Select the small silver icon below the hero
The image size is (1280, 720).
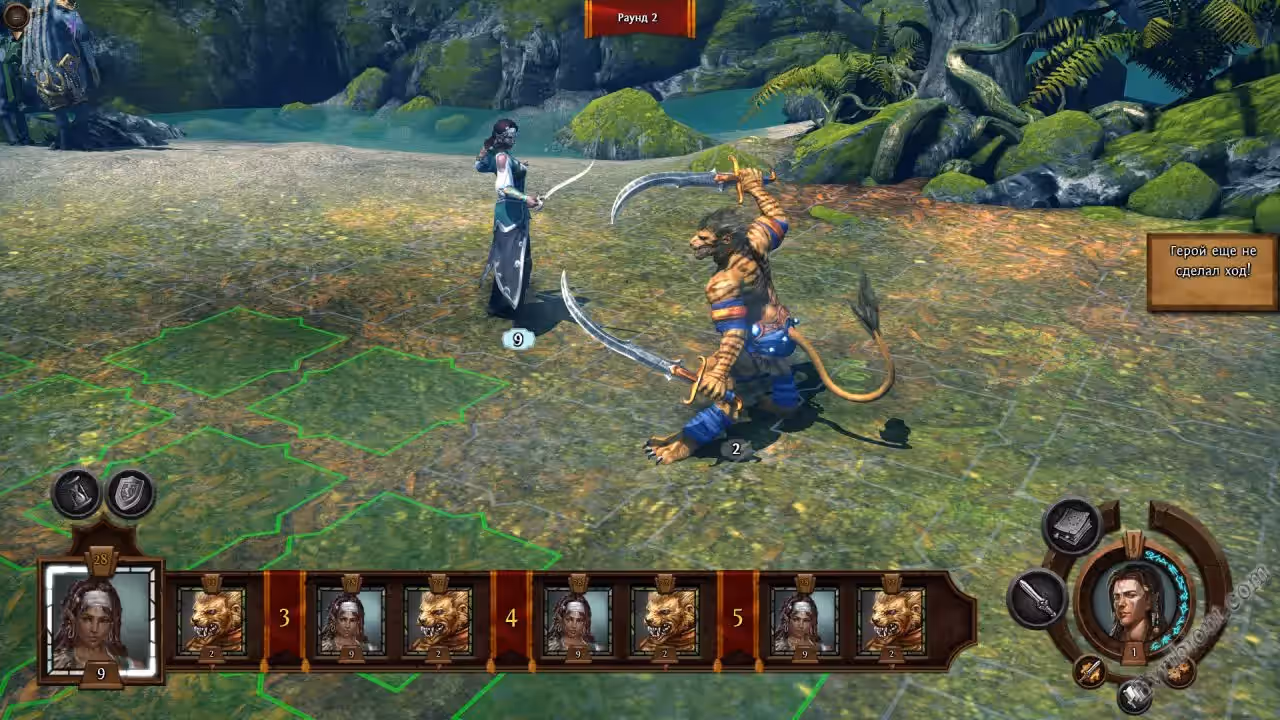click(x=1134, y=695)
